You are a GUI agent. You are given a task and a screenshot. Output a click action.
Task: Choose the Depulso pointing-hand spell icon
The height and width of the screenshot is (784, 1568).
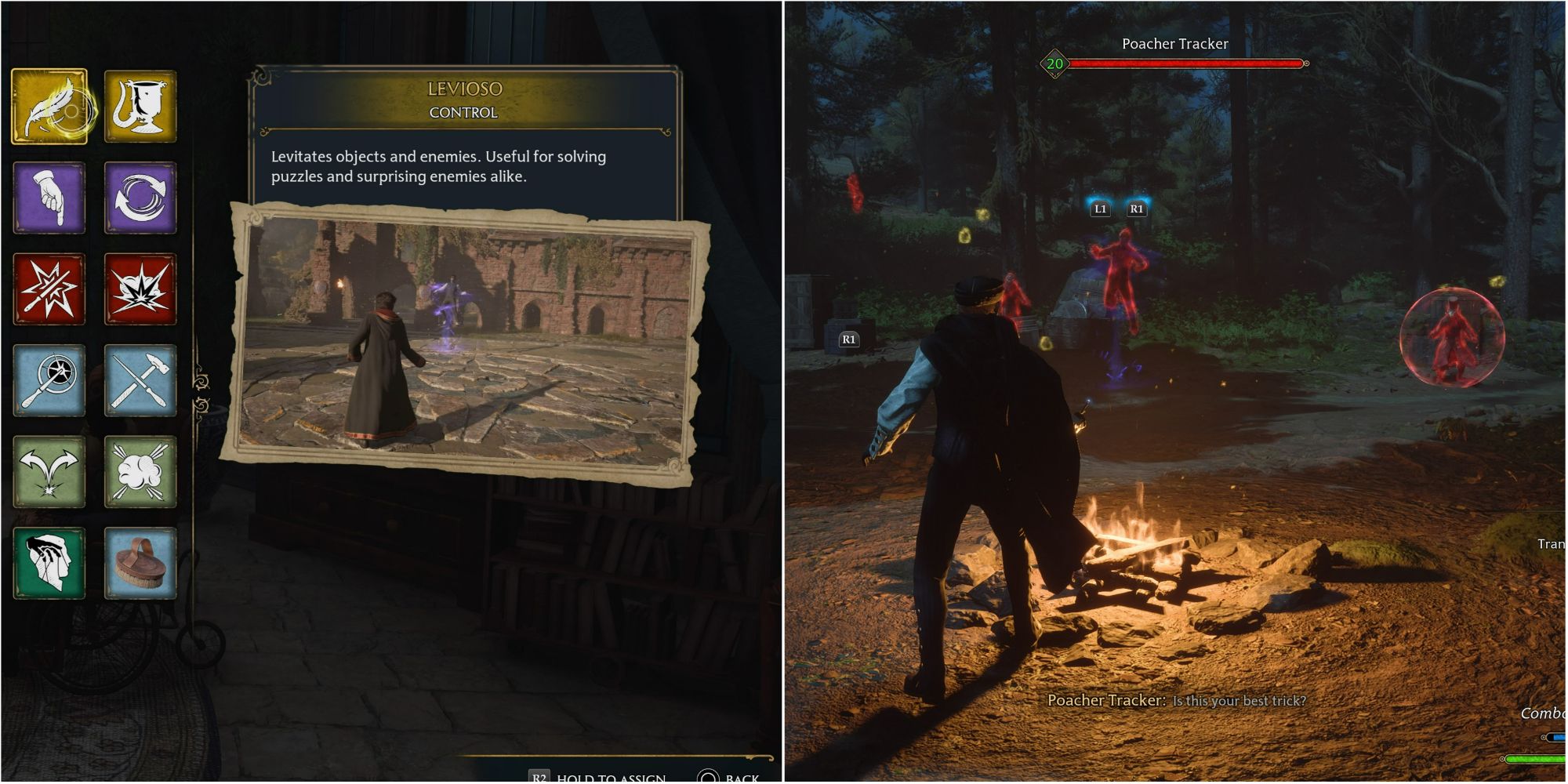click(x=49, y=198)
